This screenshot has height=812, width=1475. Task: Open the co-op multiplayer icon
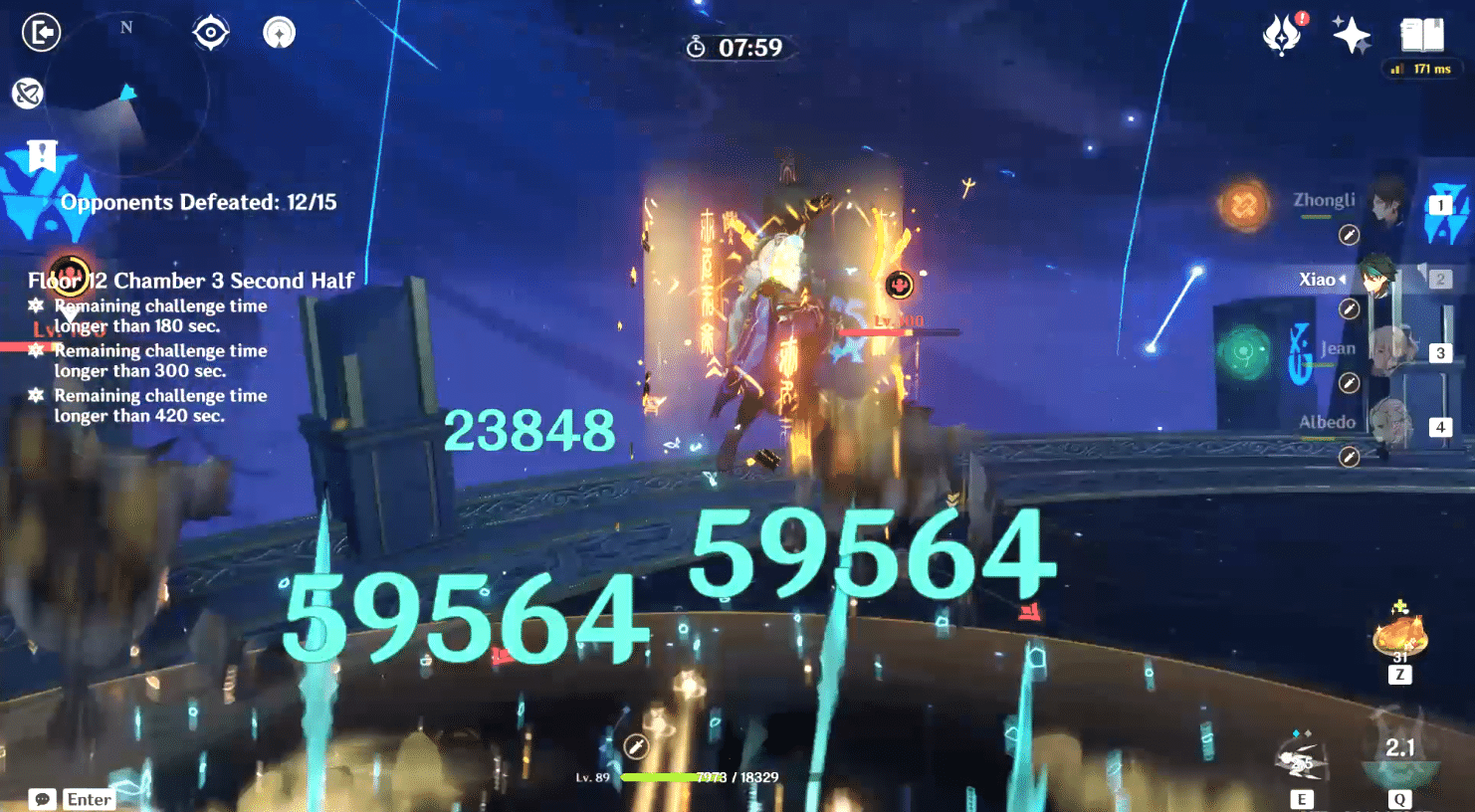[x=28, y=93]
